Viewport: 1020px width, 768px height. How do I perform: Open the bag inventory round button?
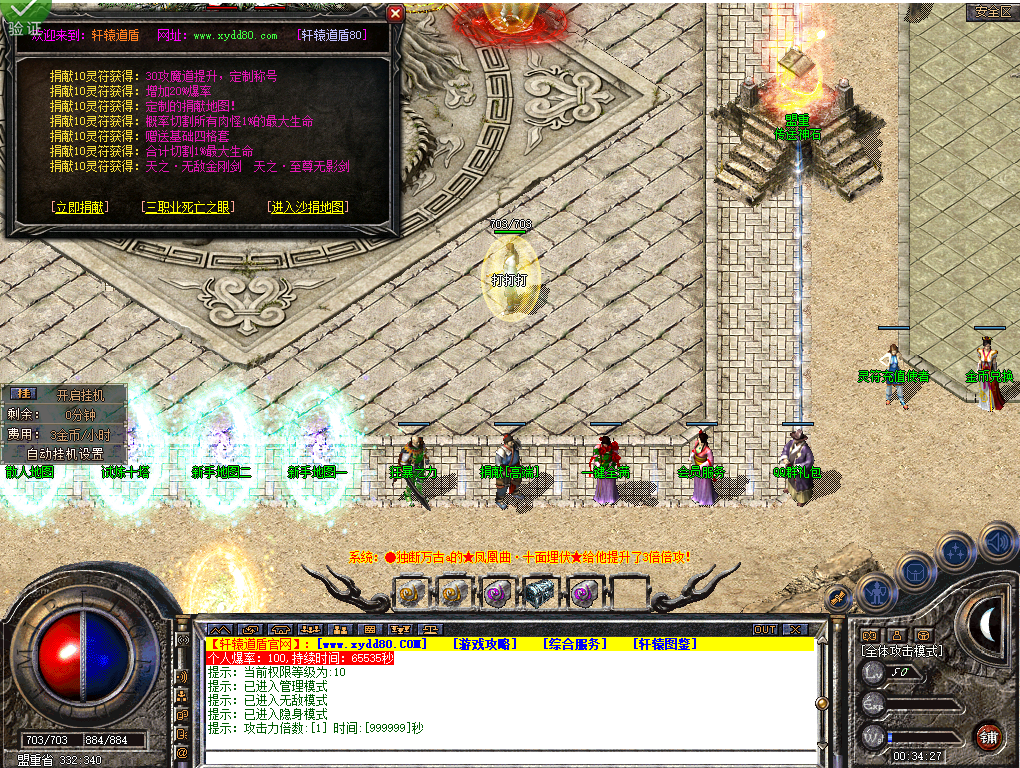click(916, 572)
